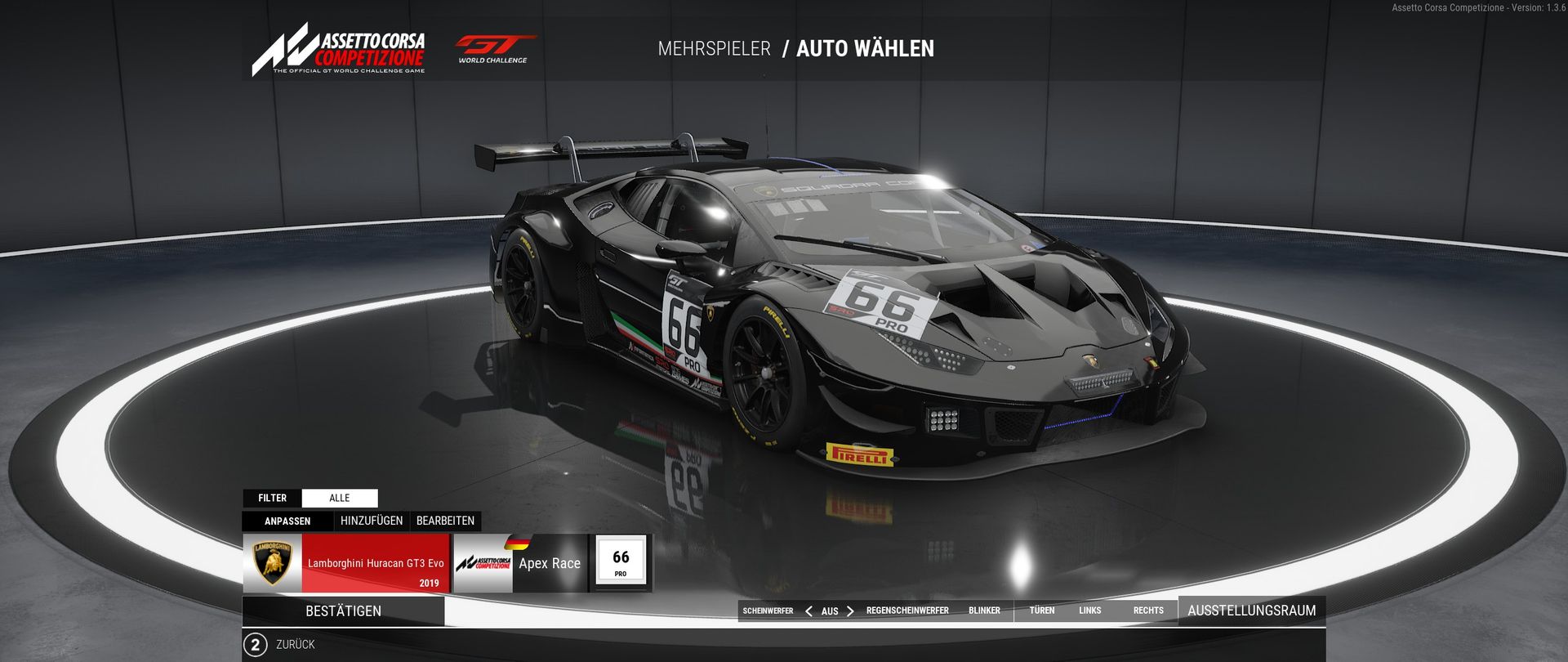Go back with Zurück
Viewport: 1568px width, 662px height.
280,645
